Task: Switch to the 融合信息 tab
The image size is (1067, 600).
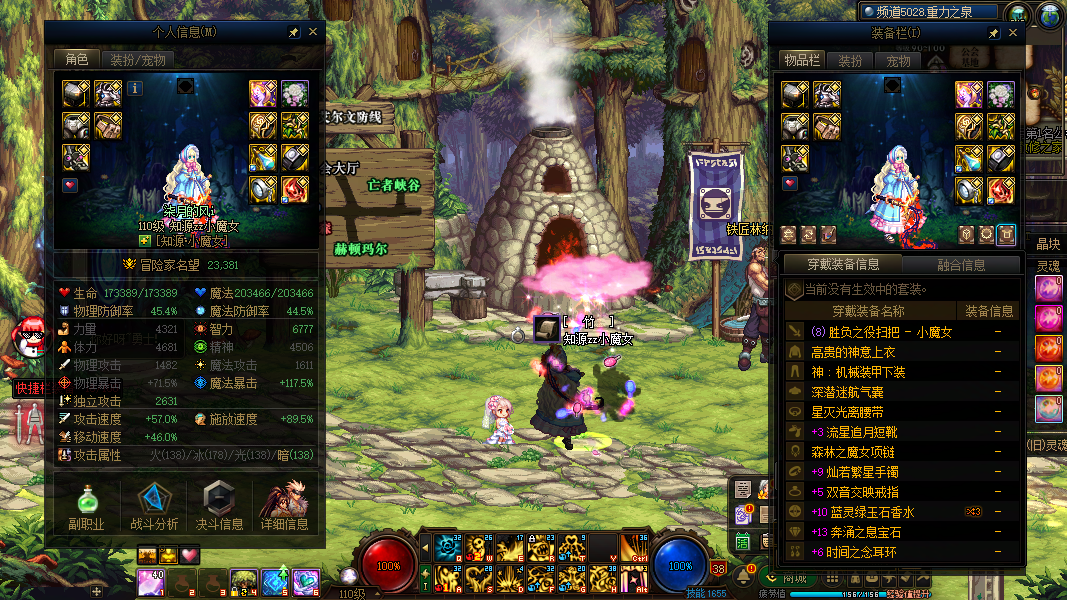Action: point(961,265)
